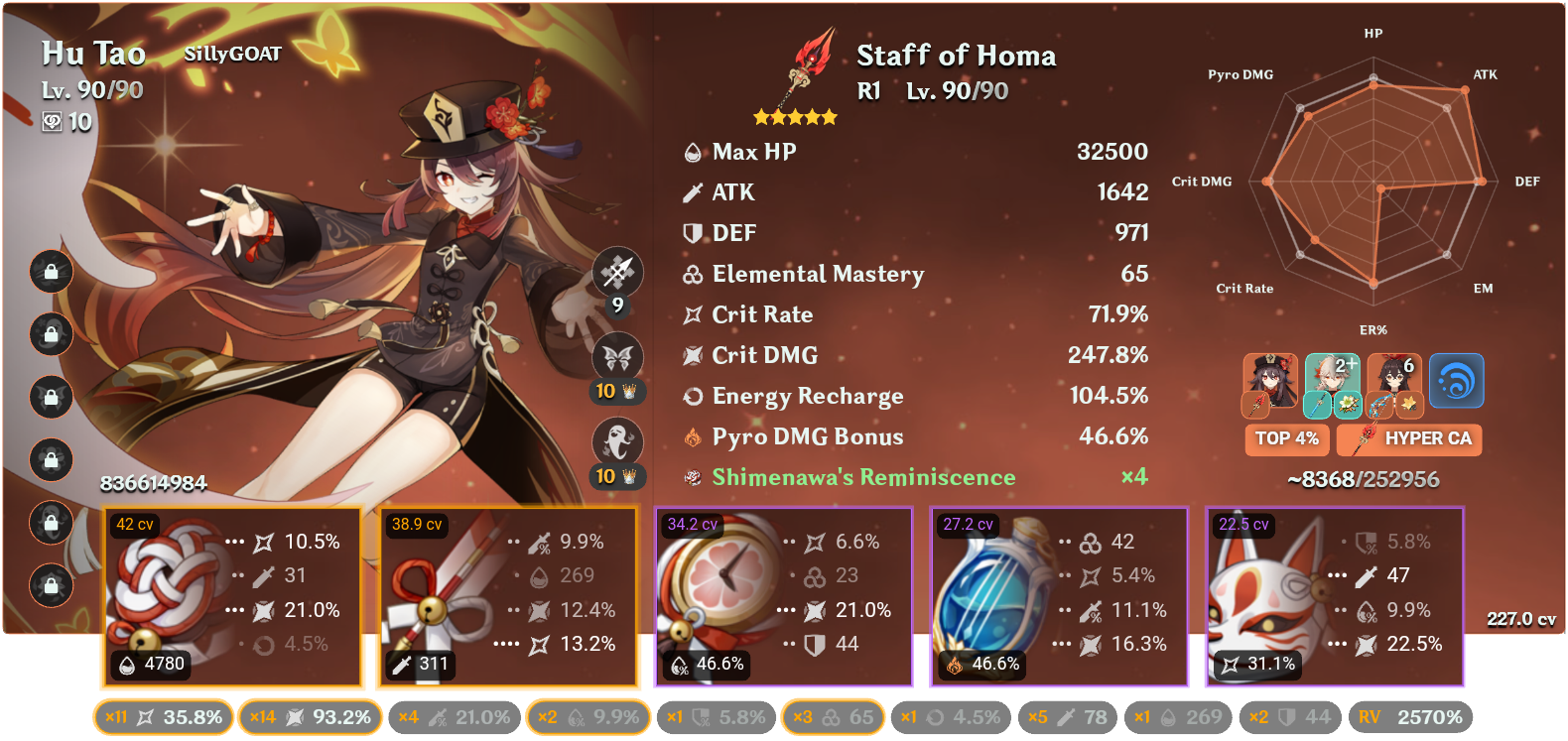Open the Shimenawa's Reminiscence set icon
The width and height of the screenshot is (1568, 741).
click(692, 477)
